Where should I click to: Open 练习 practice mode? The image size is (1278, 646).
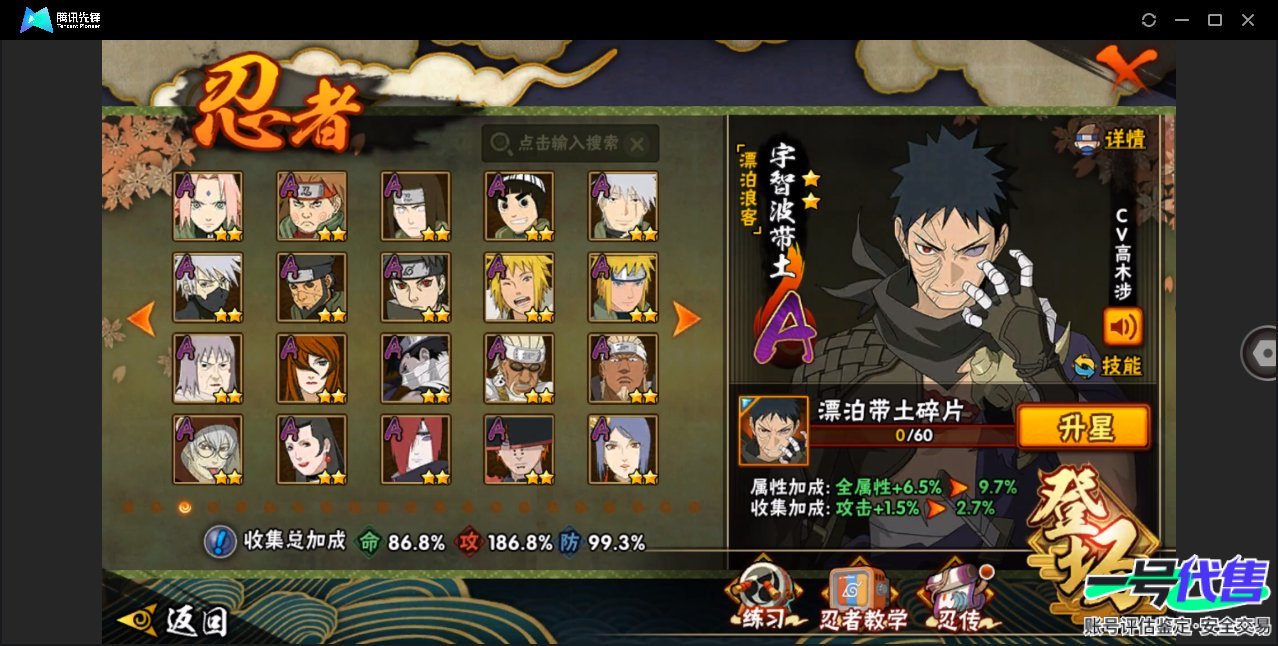tap(763, 600)
